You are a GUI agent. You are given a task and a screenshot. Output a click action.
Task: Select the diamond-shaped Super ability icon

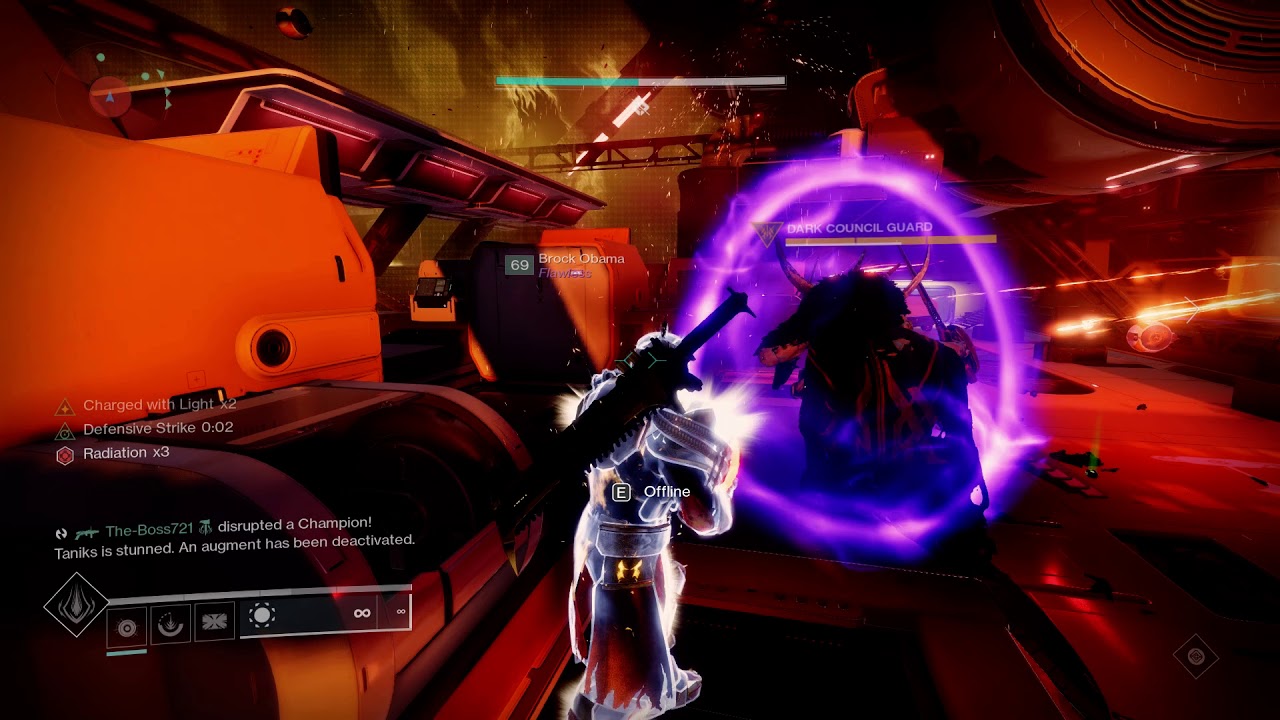tap(76, 604)
